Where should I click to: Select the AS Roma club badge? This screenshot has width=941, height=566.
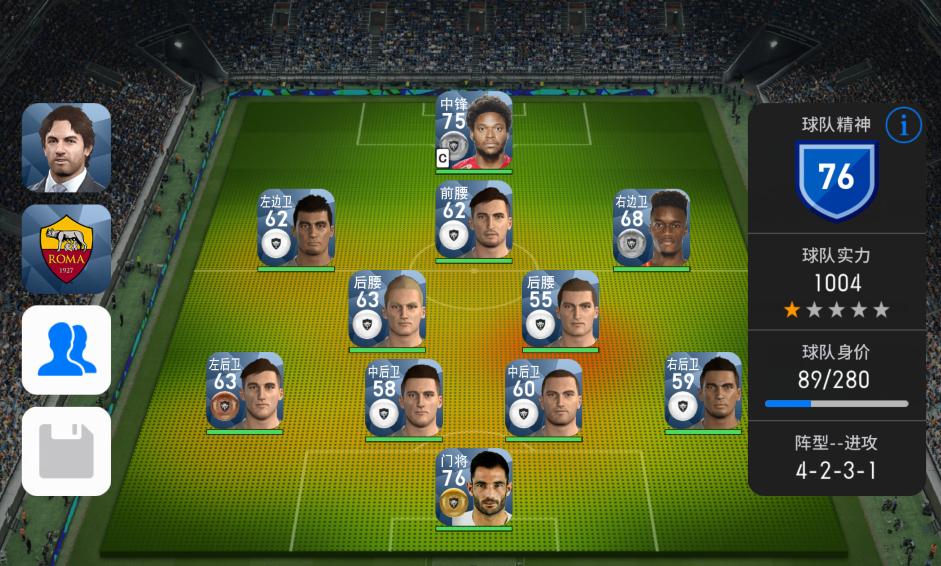(66, 249)
